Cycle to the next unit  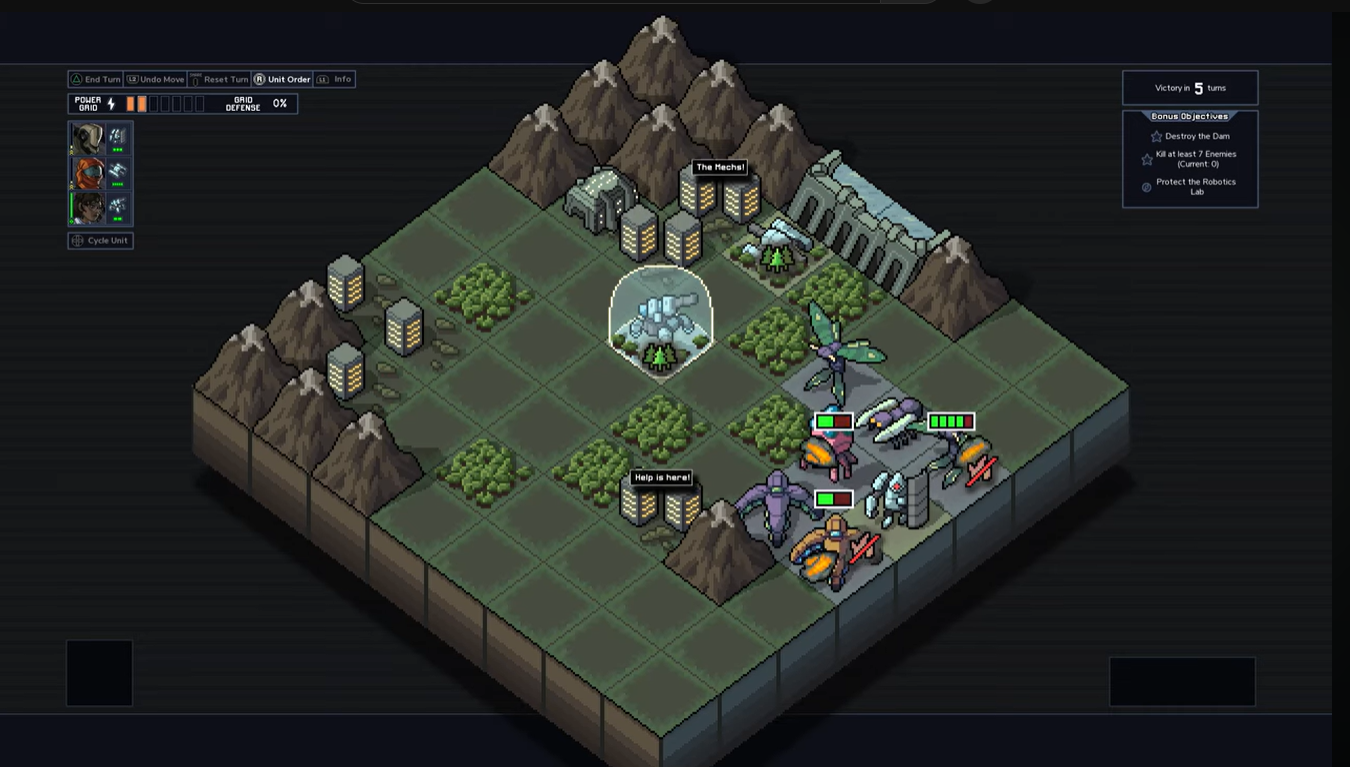(100, 240)
